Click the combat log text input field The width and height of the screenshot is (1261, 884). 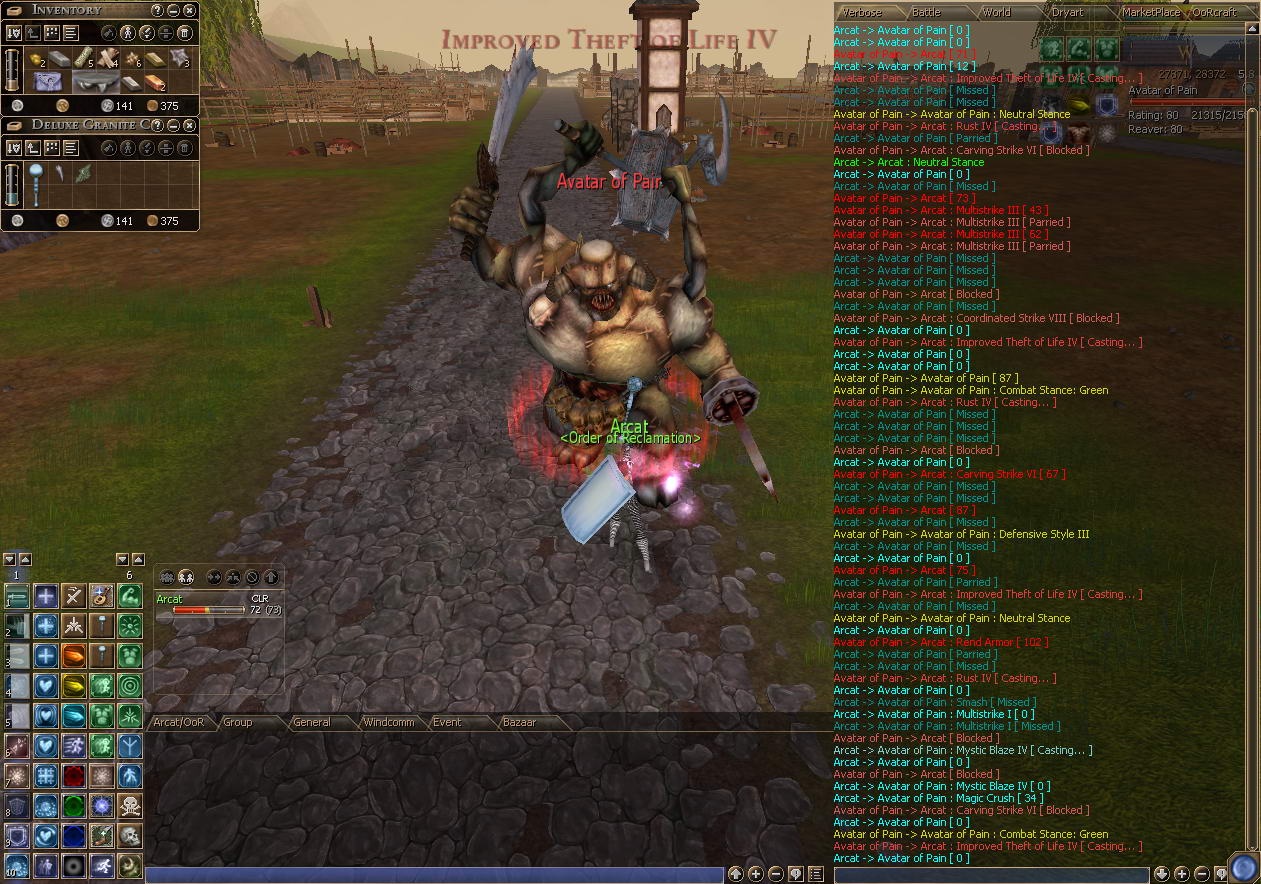click(990, 875)
